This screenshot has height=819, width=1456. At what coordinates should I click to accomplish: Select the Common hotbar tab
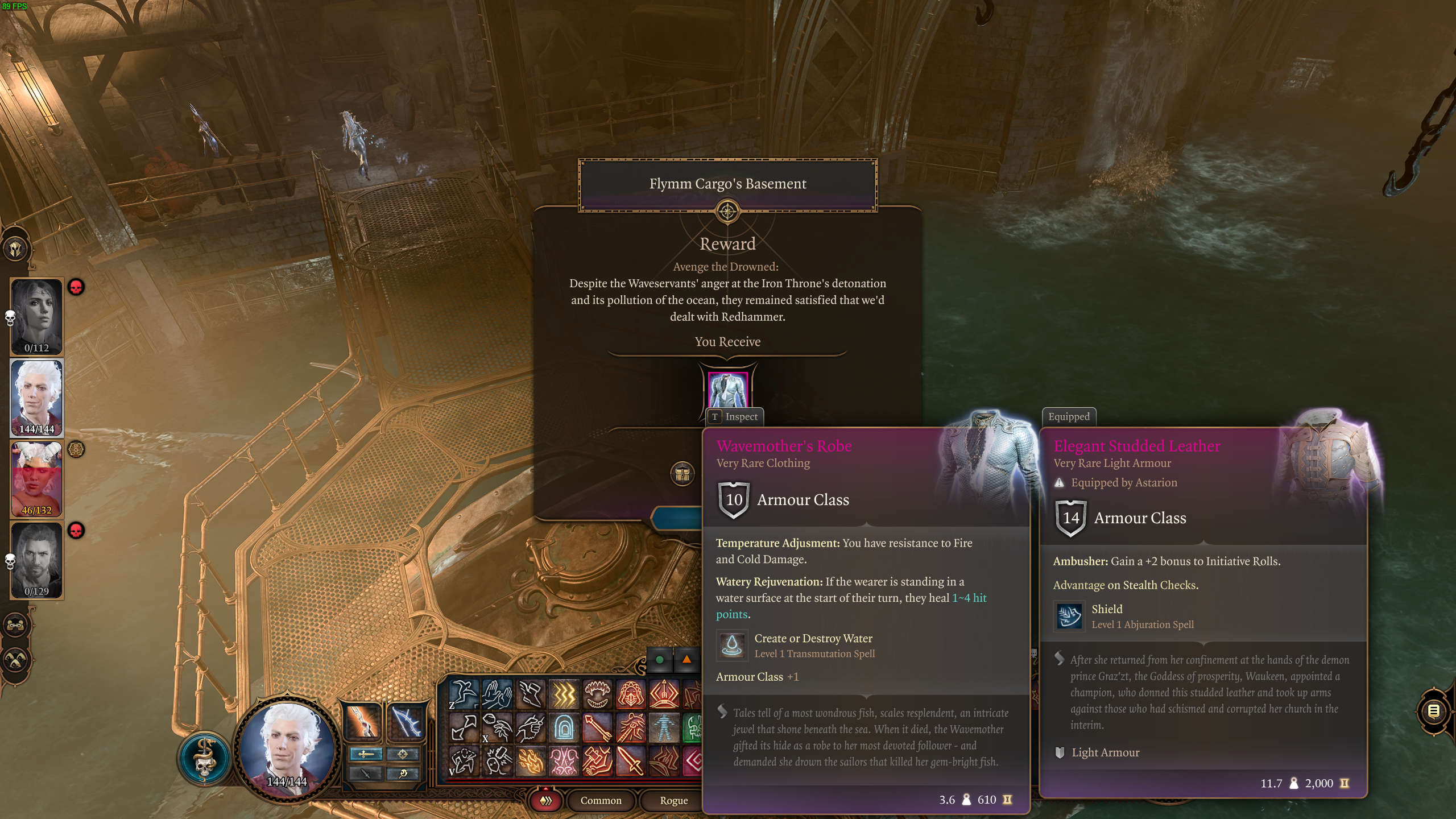pos(601,800)
